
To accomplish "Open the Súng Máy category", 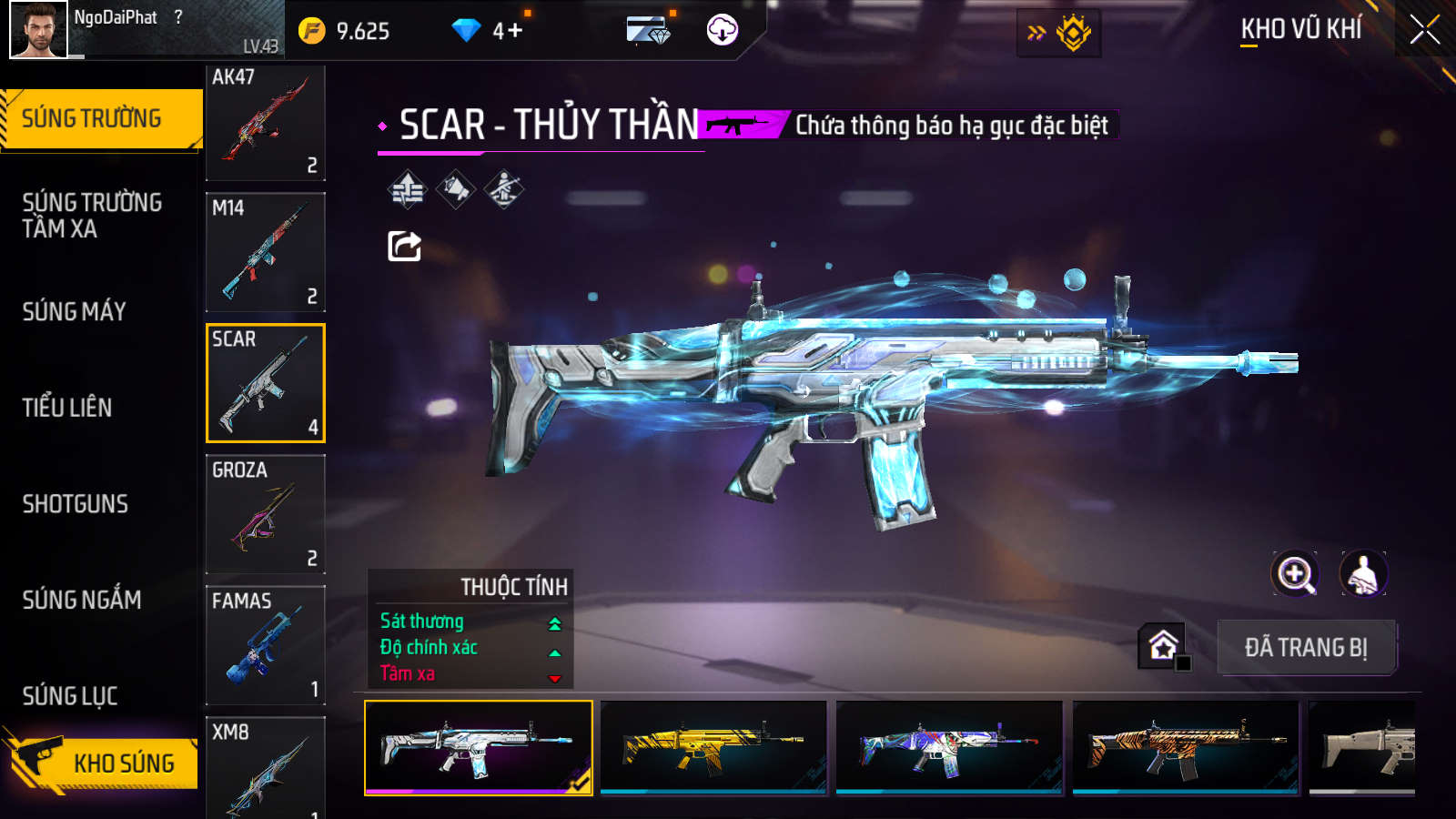I will click(75, 311).
